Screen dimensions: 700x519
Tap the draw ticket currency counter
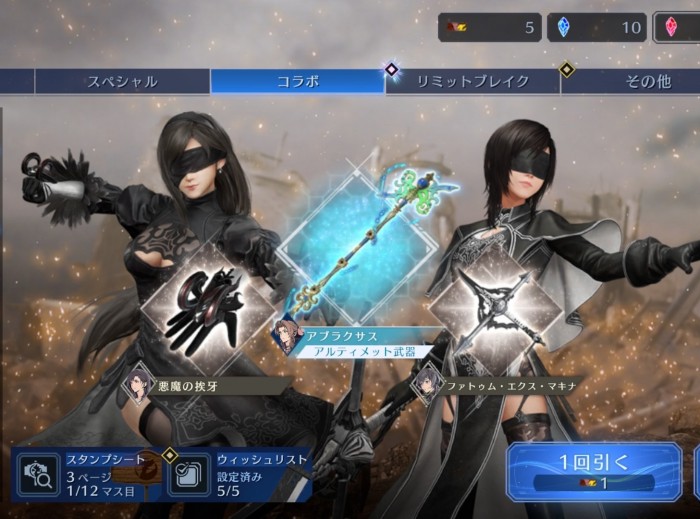489,27
